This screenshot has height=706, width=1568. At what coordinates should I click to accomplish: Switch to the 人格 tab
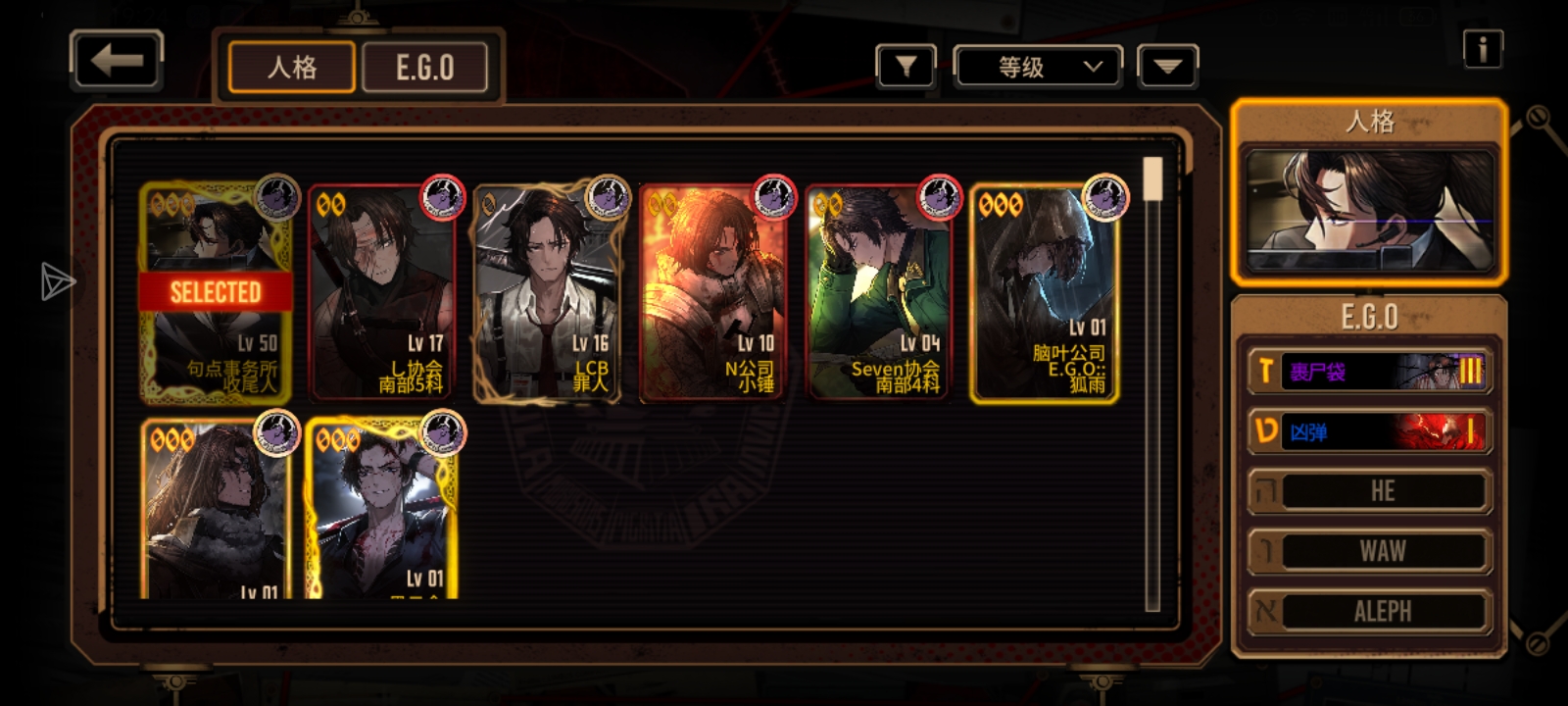(291, 68)
